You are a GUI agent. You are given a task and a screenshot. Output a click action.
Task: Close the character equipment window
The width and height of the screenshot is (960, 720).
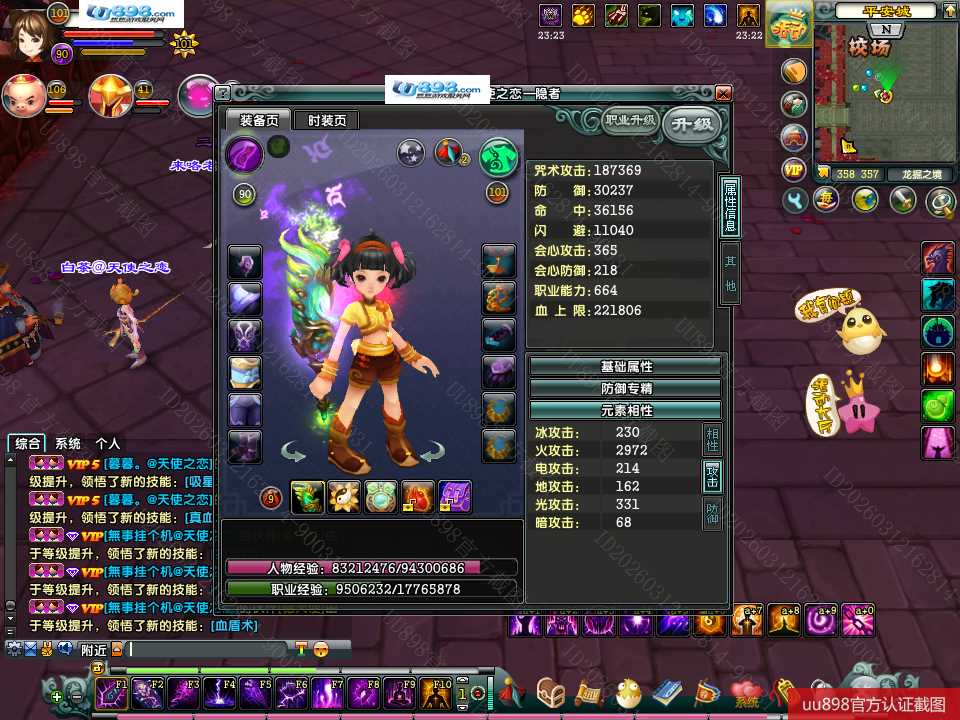(723, 93)
